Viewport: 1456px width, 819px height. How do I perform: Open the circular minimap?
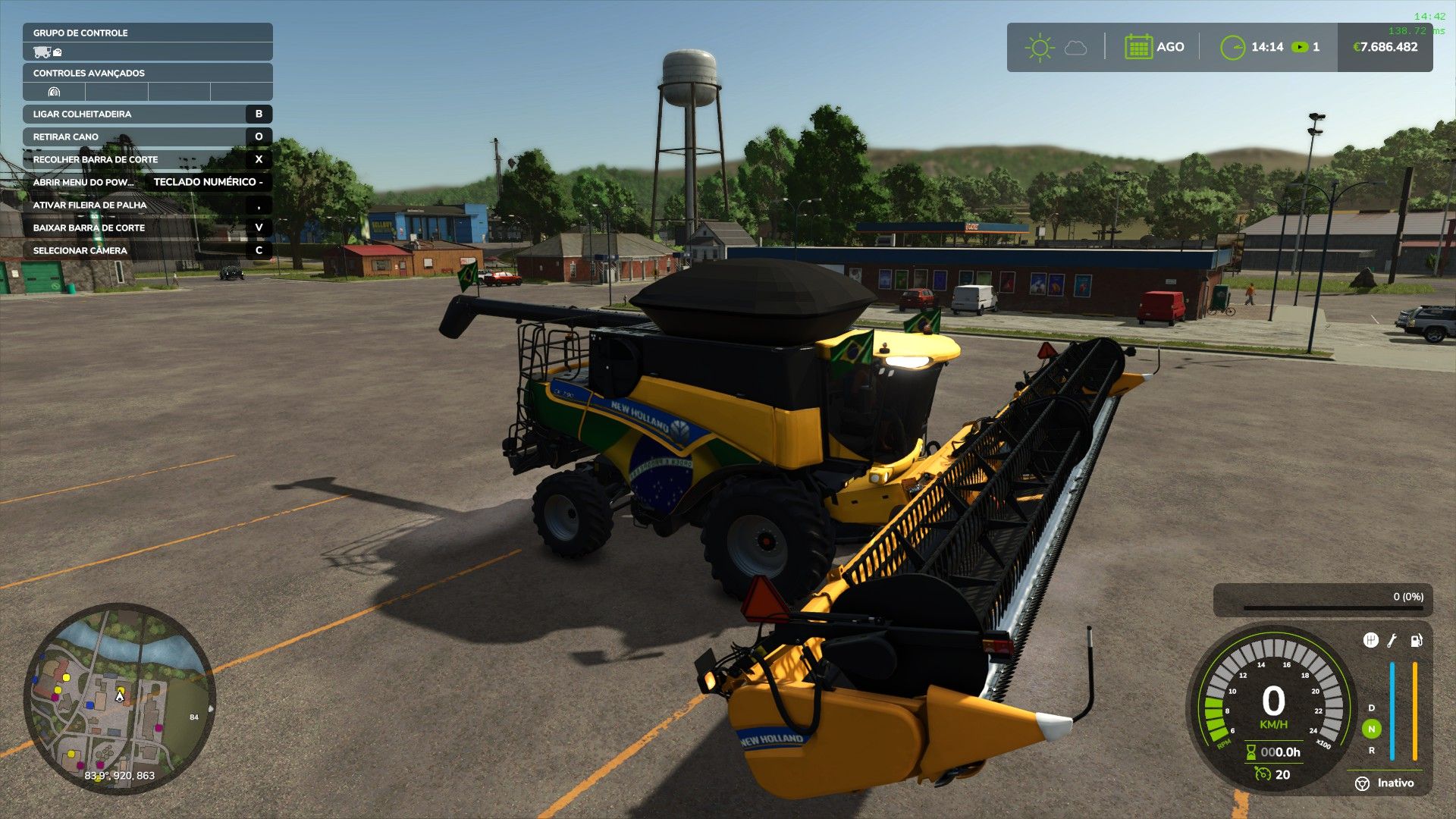point(120,698)
